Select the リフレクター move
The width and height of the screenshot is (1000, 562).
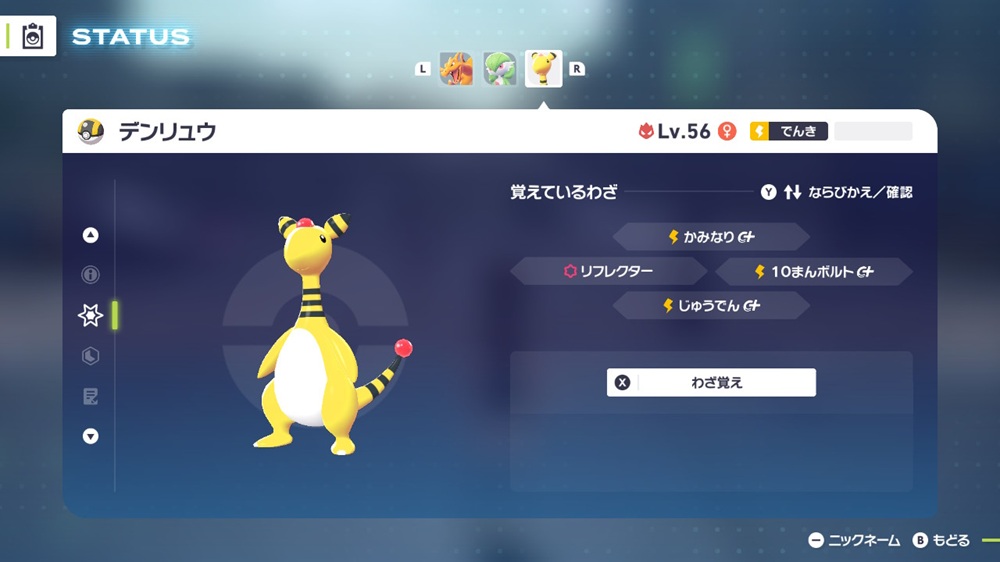tap(610, 271)
